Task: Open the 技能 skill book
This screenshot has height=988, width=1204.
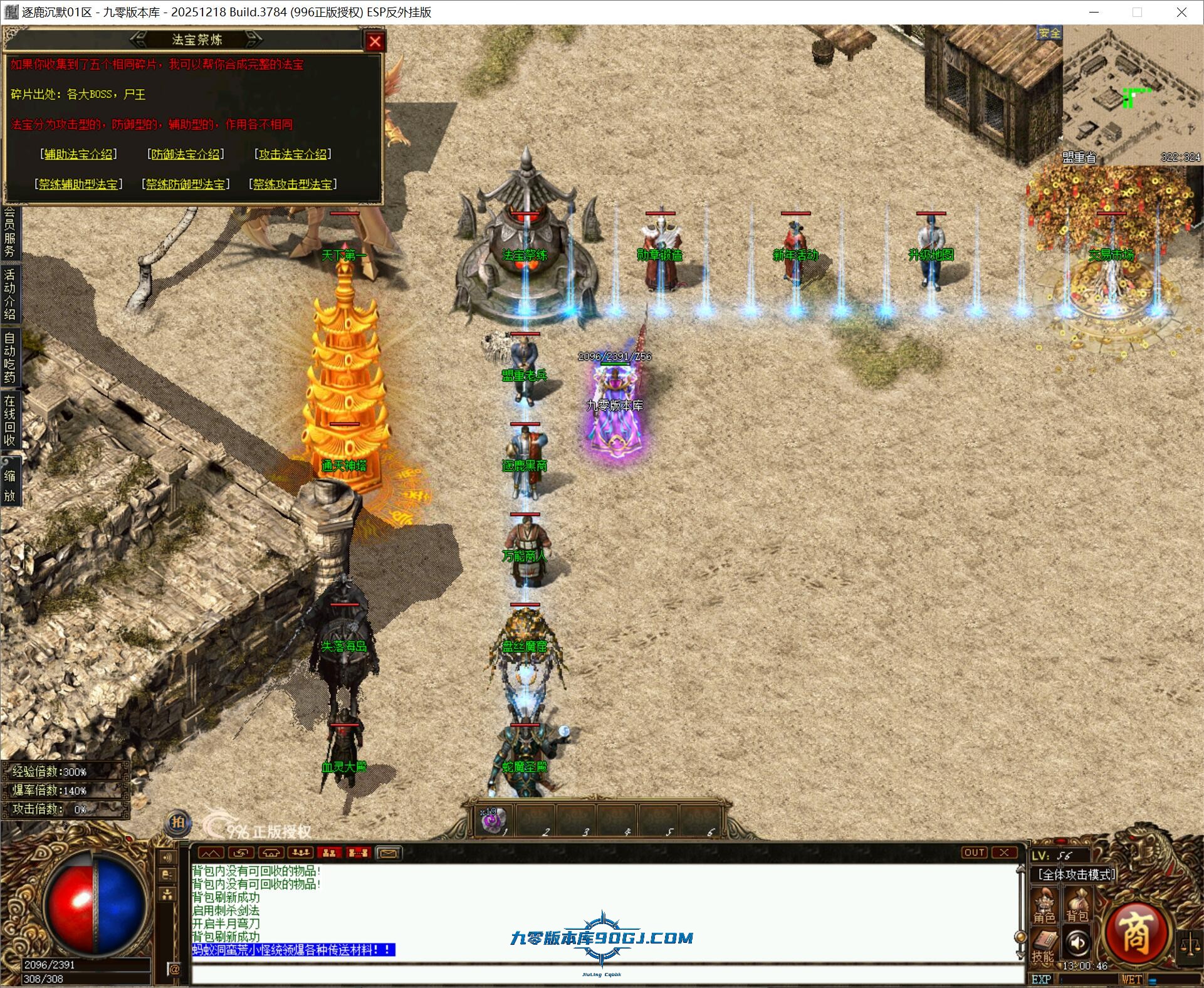Action: (x=1043, y=946)
